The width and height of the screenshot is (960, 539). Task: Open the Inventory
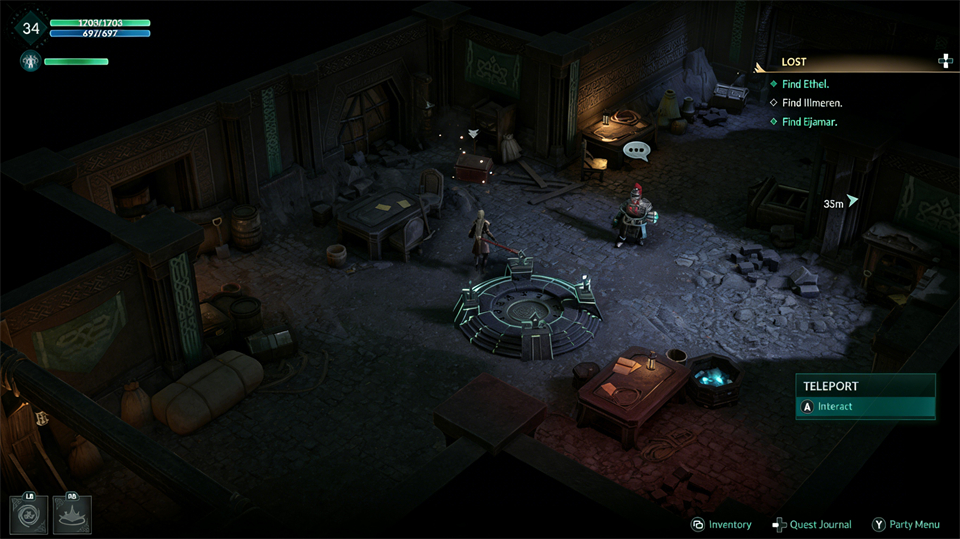click(x=722, y=525)
